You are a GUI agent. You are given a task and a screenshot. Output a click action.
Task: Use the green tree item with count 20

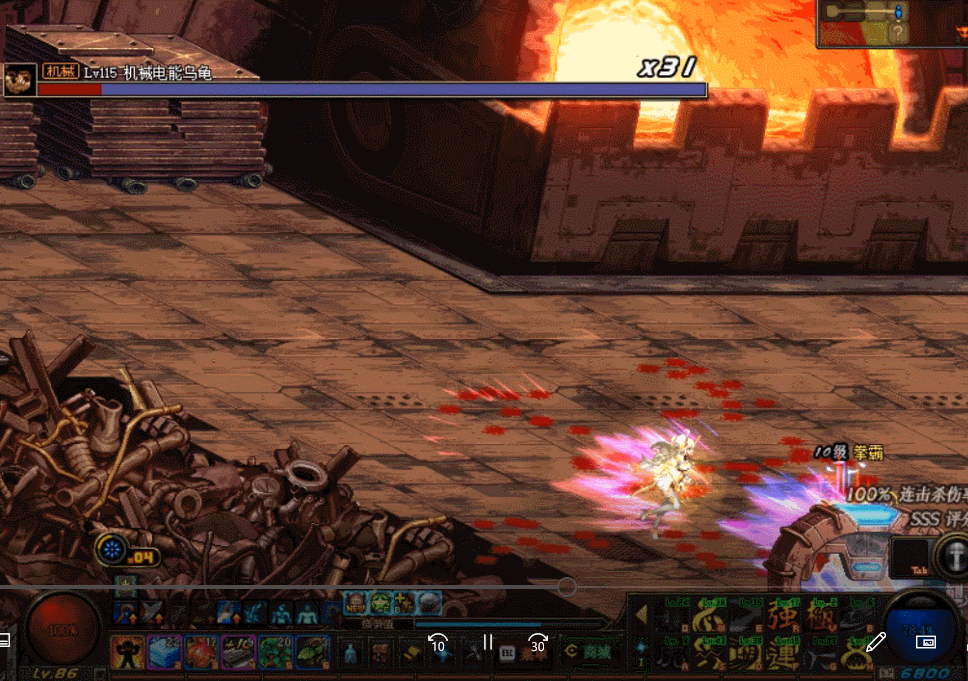275,652
